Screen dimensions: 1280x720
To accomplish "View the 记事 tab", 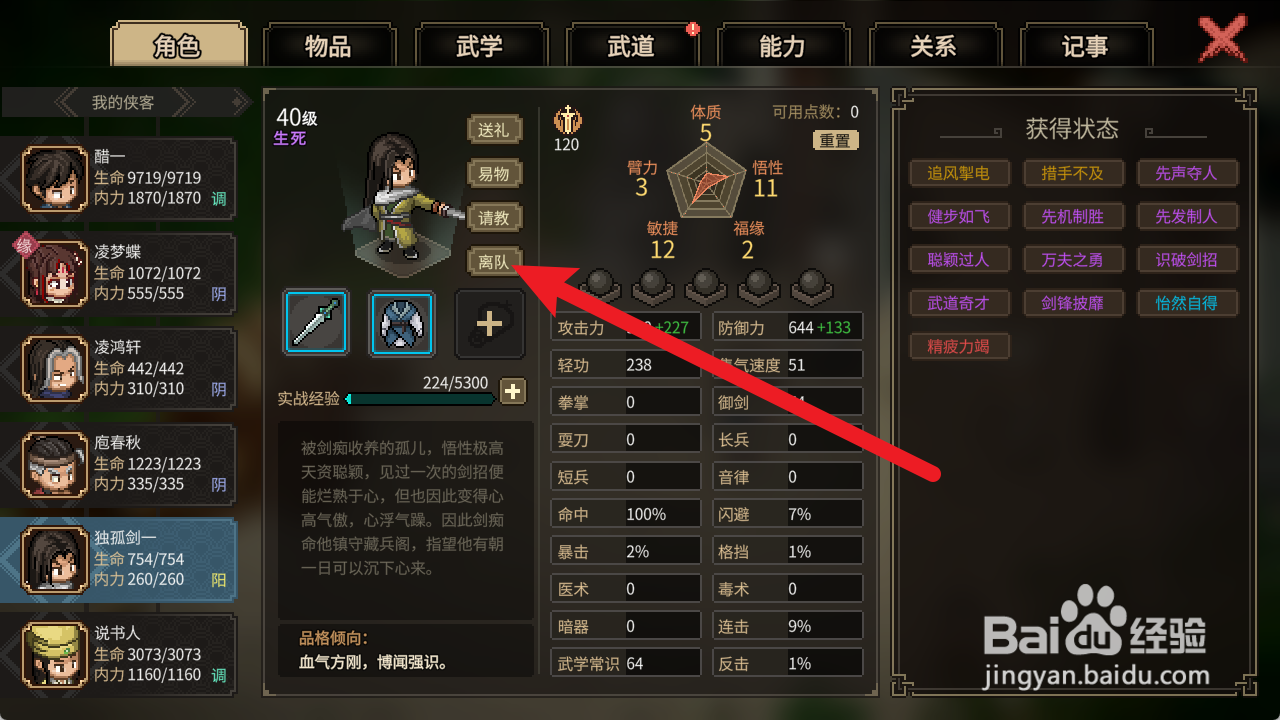I will (x=1088, y=45).
